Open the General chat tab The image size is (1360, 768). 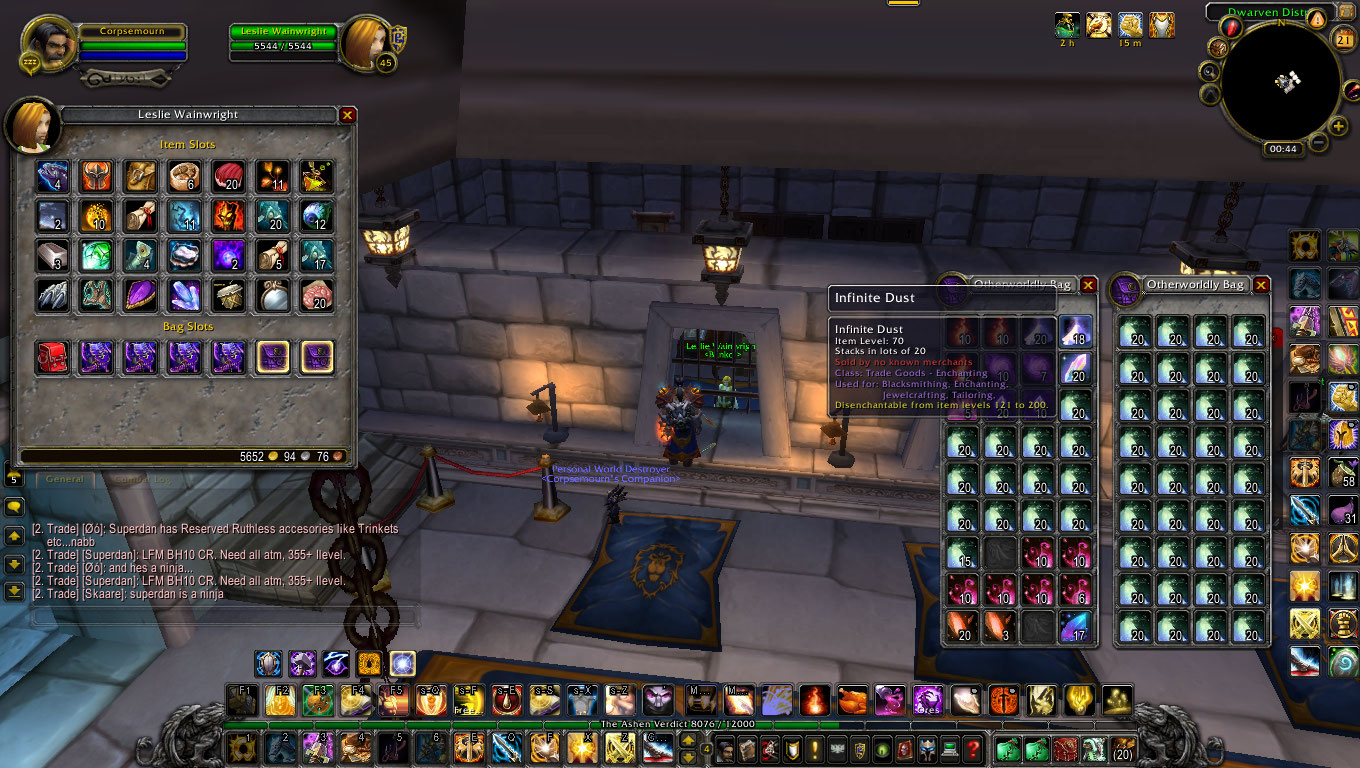(x=64, y=479)
